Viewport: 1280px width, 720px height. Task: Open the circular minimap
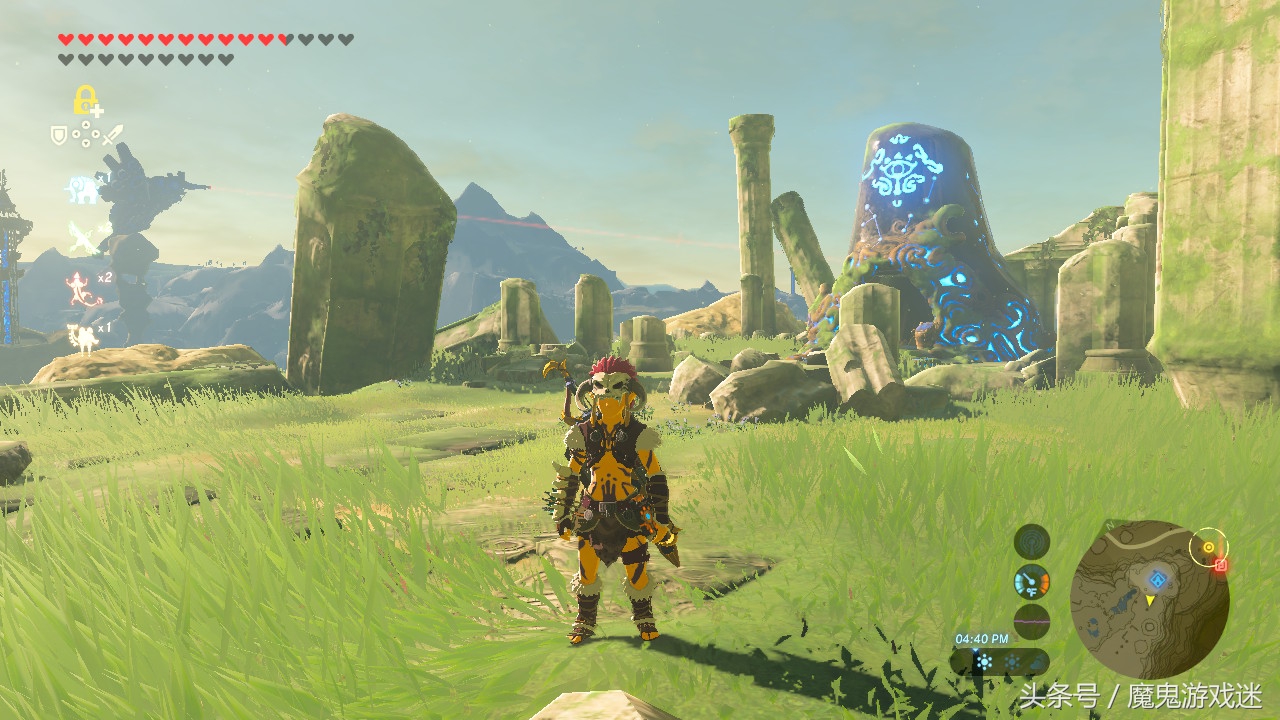1149,599
